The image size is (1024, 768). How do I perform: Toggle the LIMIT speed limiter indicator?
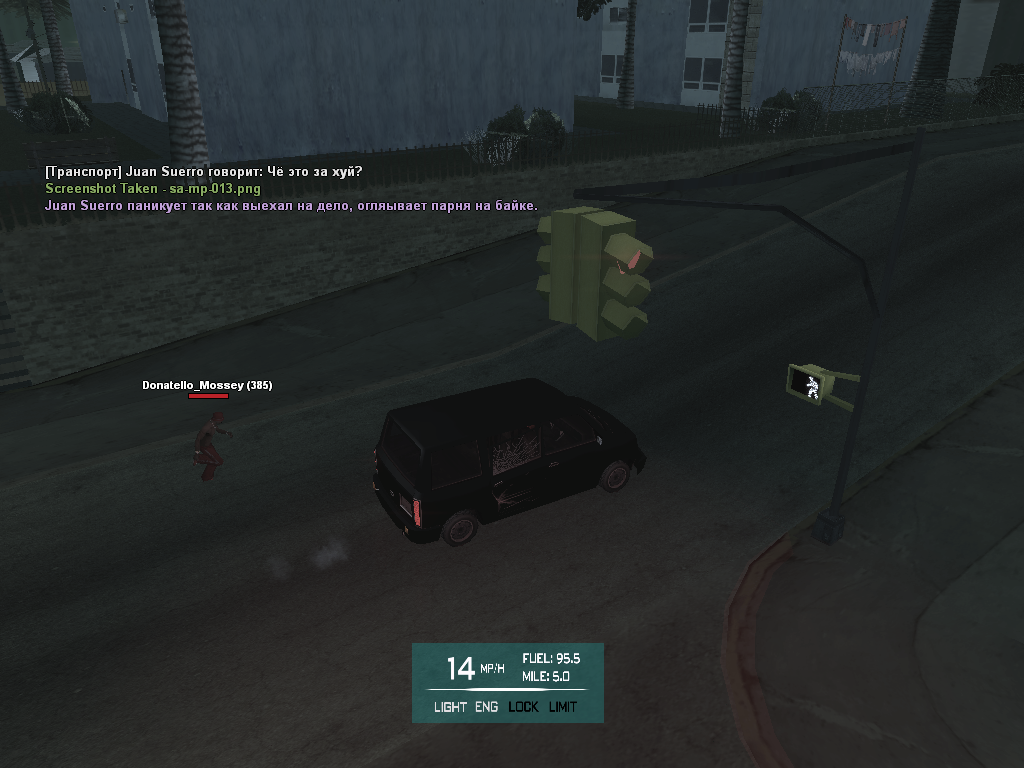[x=562, y=707]
